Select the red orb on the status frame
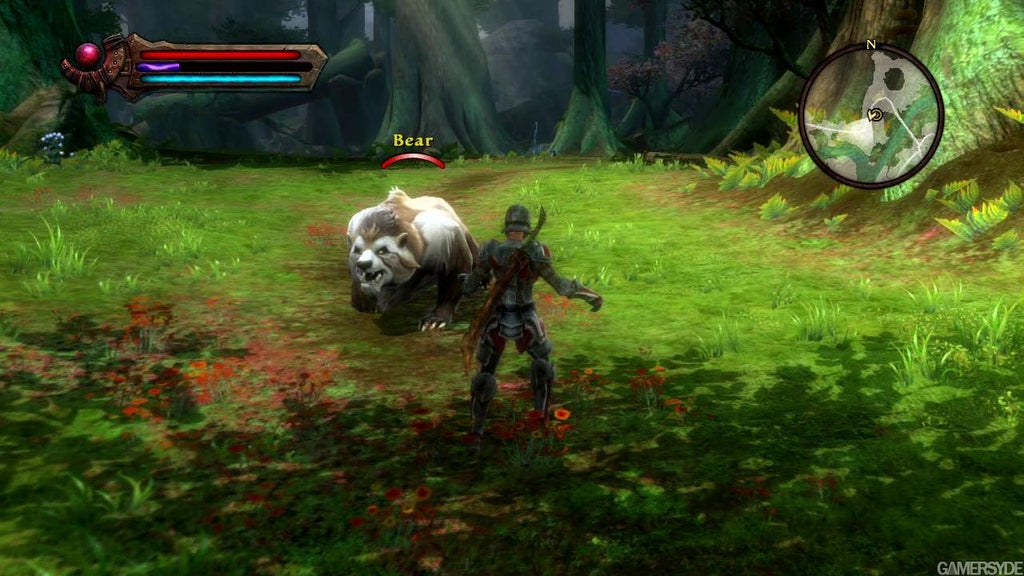Screen dimensions: 1024x576 pyautogui.click(x=89, y=55)
